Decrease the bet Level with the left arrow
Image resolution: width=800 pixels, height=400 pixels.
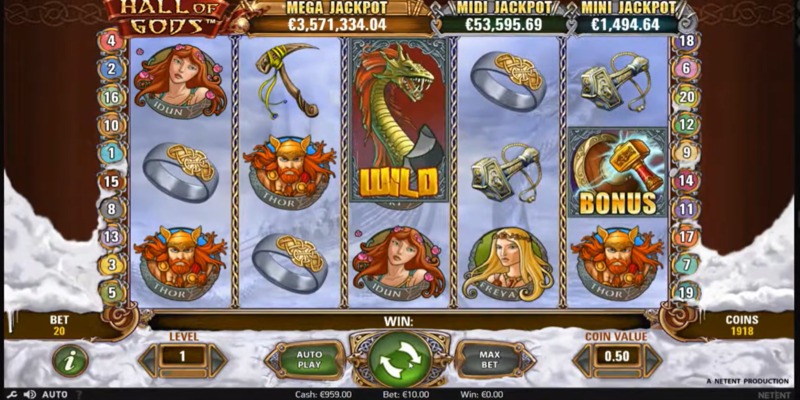(x=148, y=357)
